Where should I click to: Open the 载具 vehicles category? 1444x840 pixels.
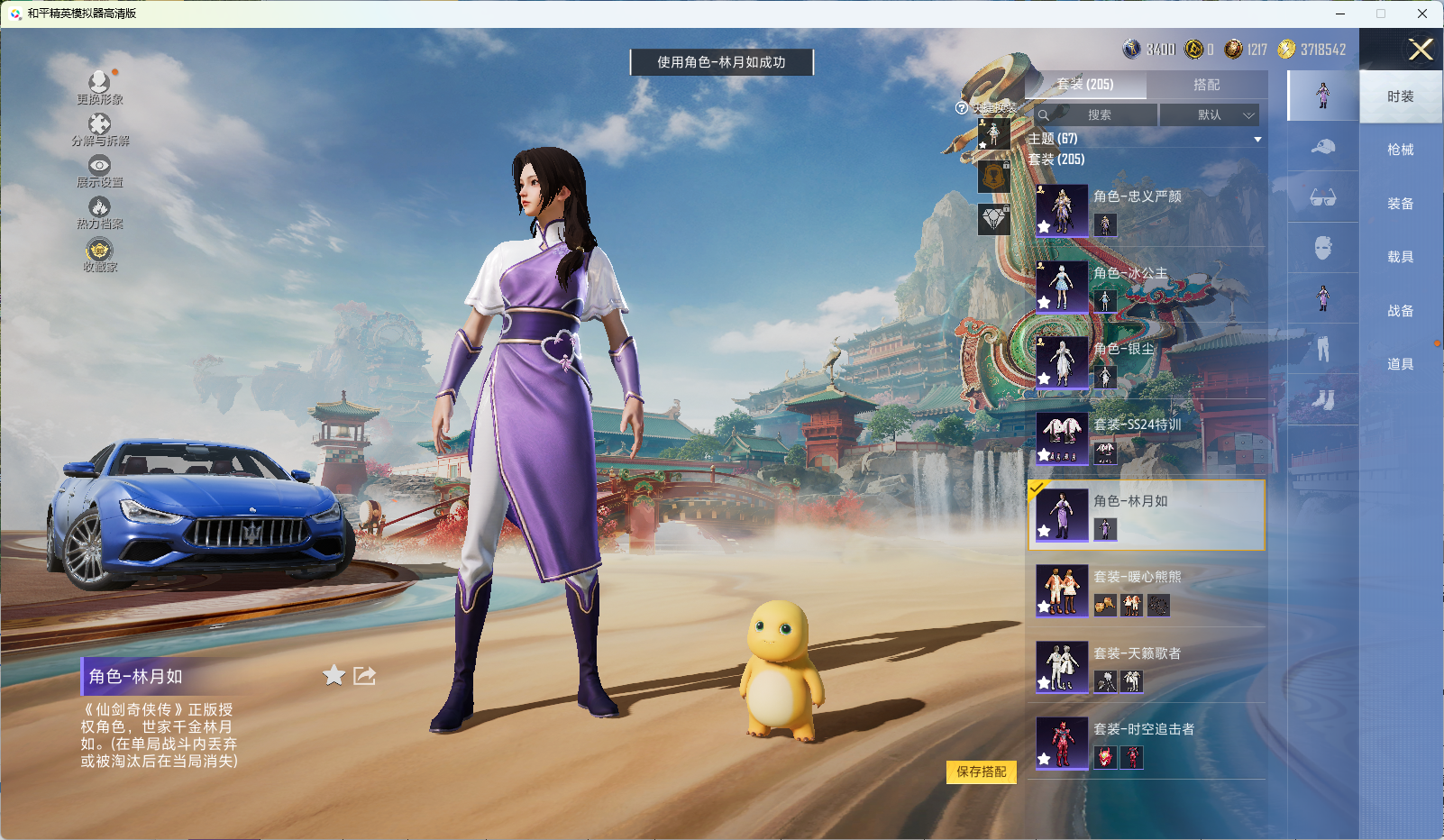[1400, 257]
